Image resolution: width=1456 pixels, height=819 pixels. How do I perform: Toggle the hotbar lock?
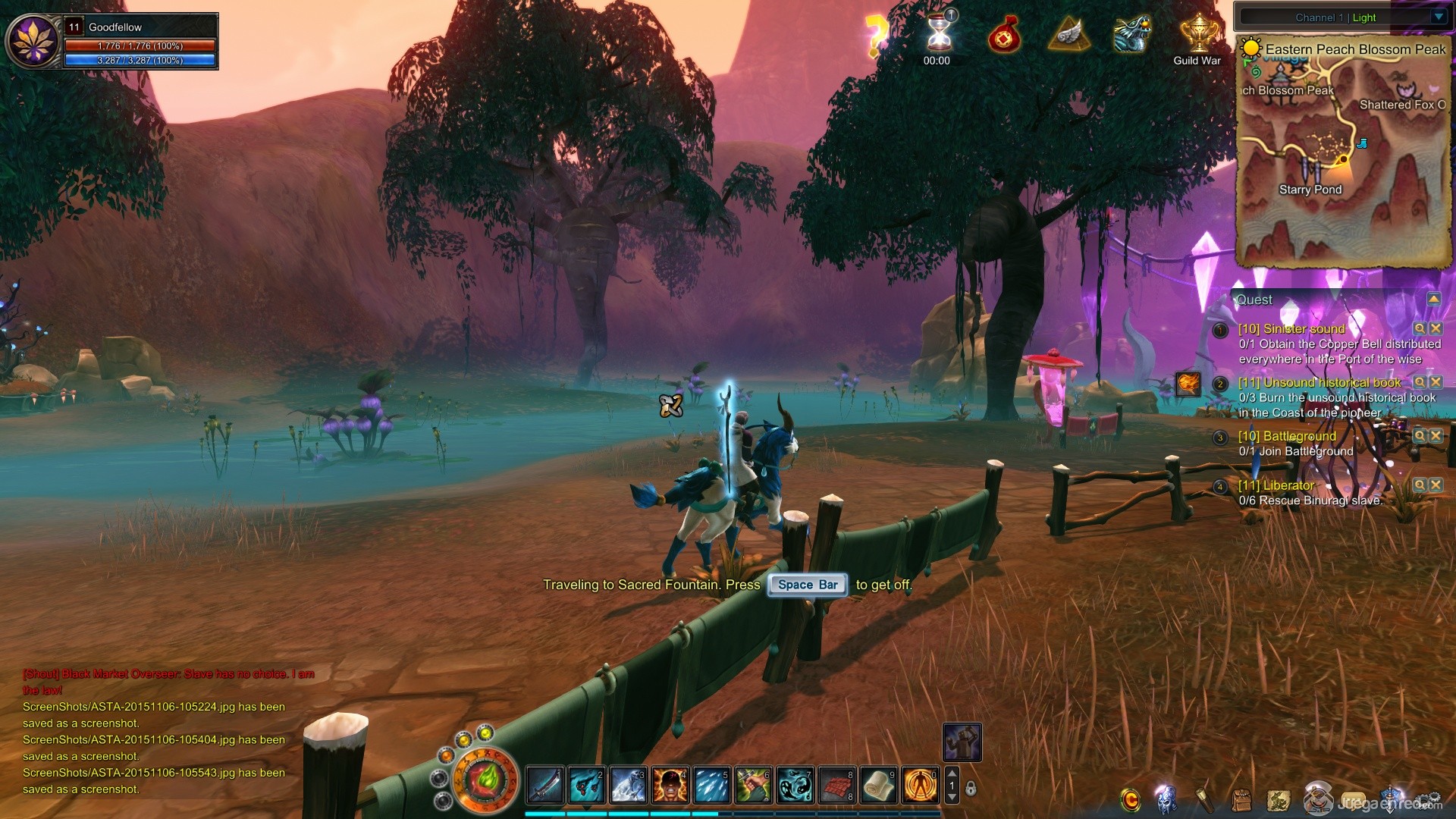pos(971,789)
